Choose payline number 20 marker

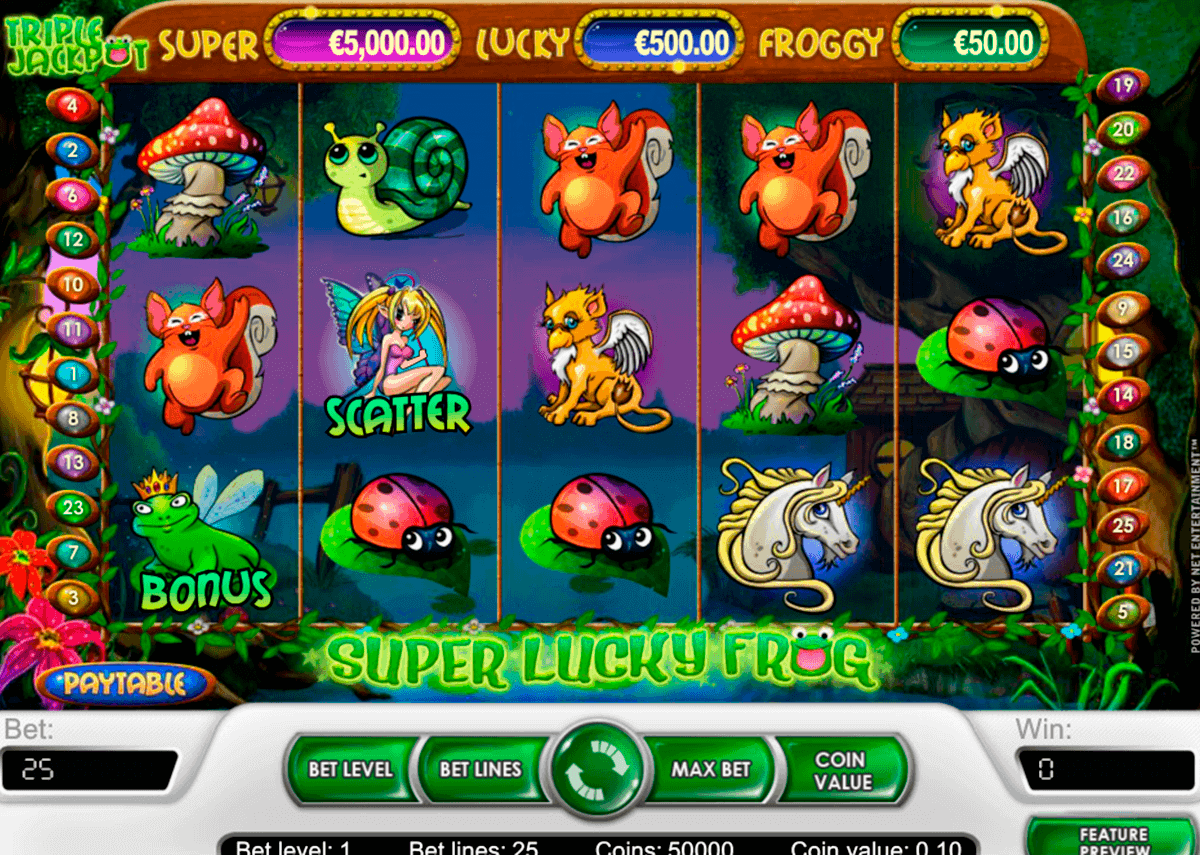(1122, 130)
